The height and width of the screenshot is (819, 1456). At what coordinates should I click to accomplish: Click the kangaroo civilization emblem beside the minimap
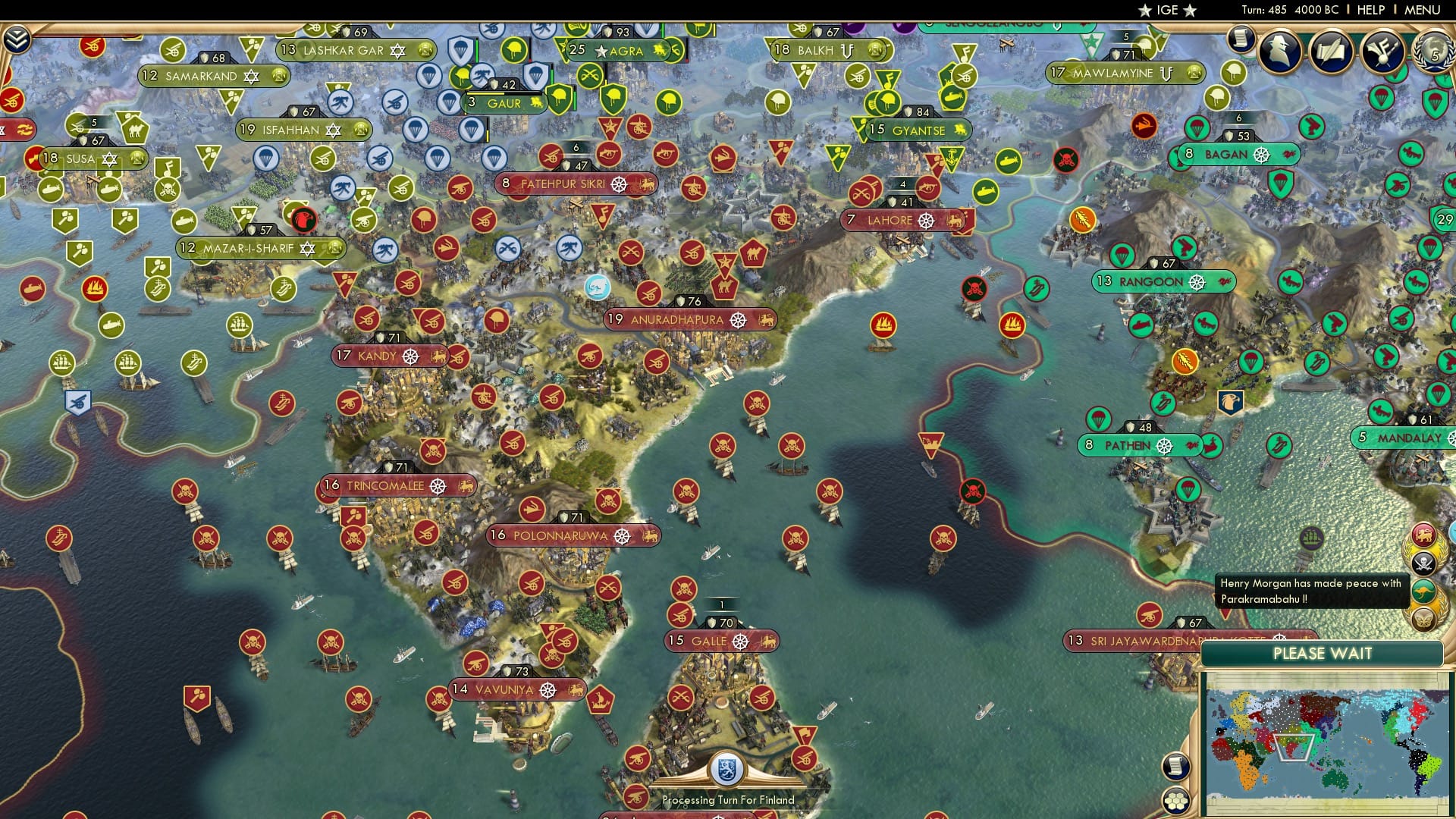1423,591
